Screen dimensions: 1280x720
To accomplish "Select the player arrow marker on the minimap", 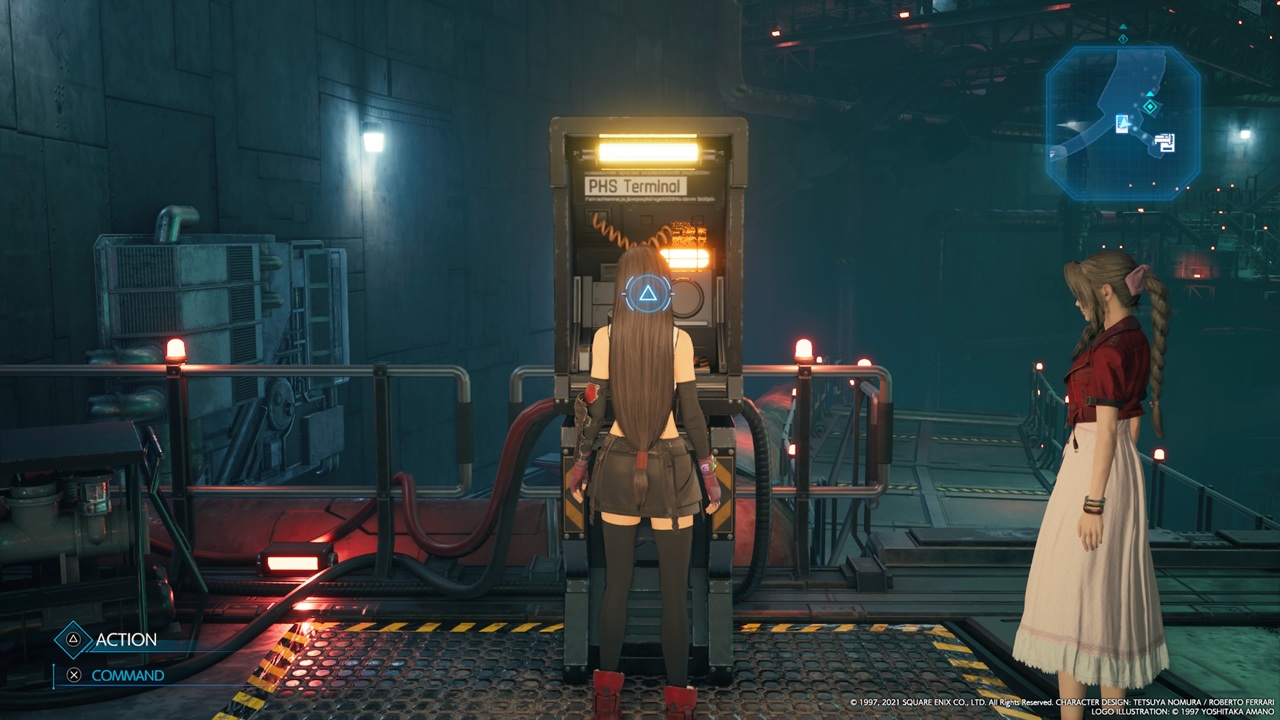I will pyautogui.click(x=1150, y=94).
